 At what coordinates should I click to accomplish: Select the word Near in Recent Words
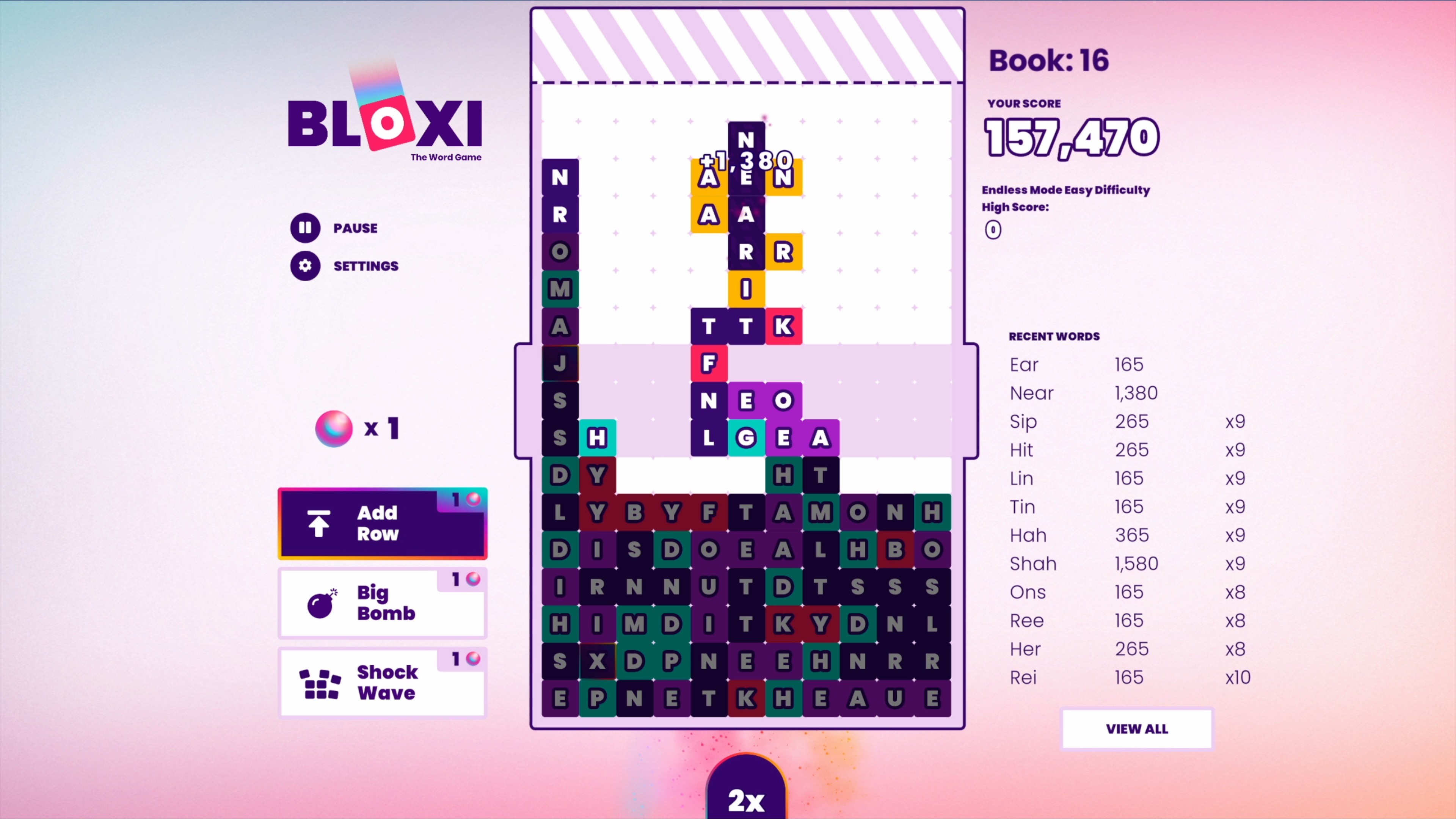point(1031,393)
